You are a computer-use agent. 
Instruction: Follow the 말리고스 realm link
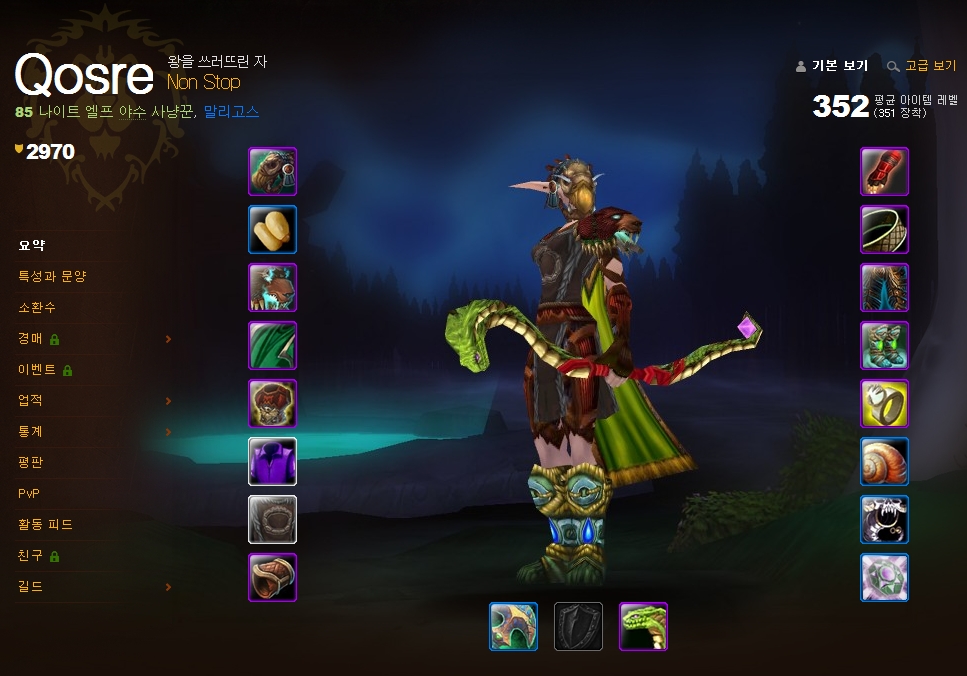[231, 112]
